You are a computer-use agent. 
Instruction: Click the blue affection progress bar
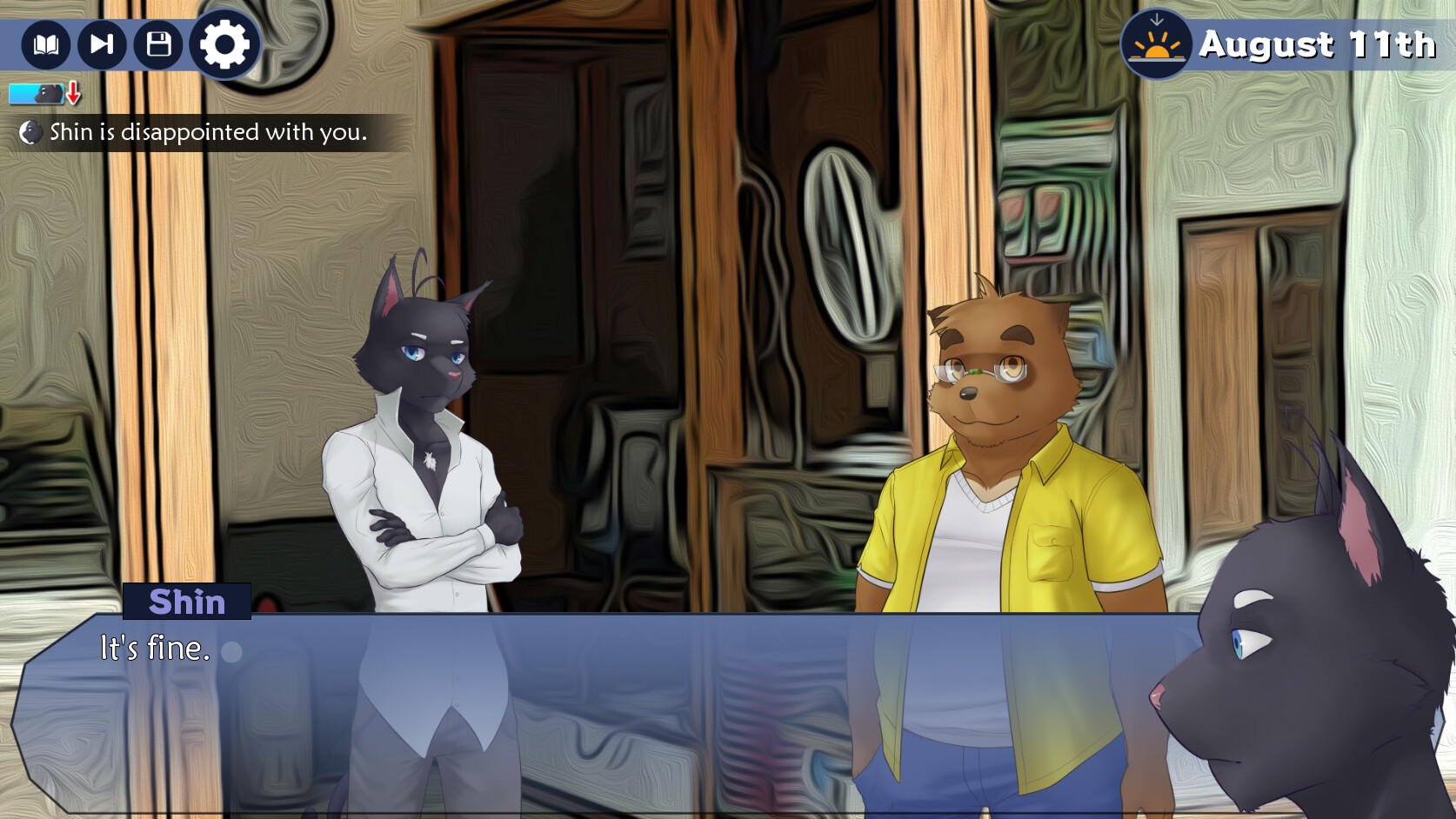click(26, 92)
